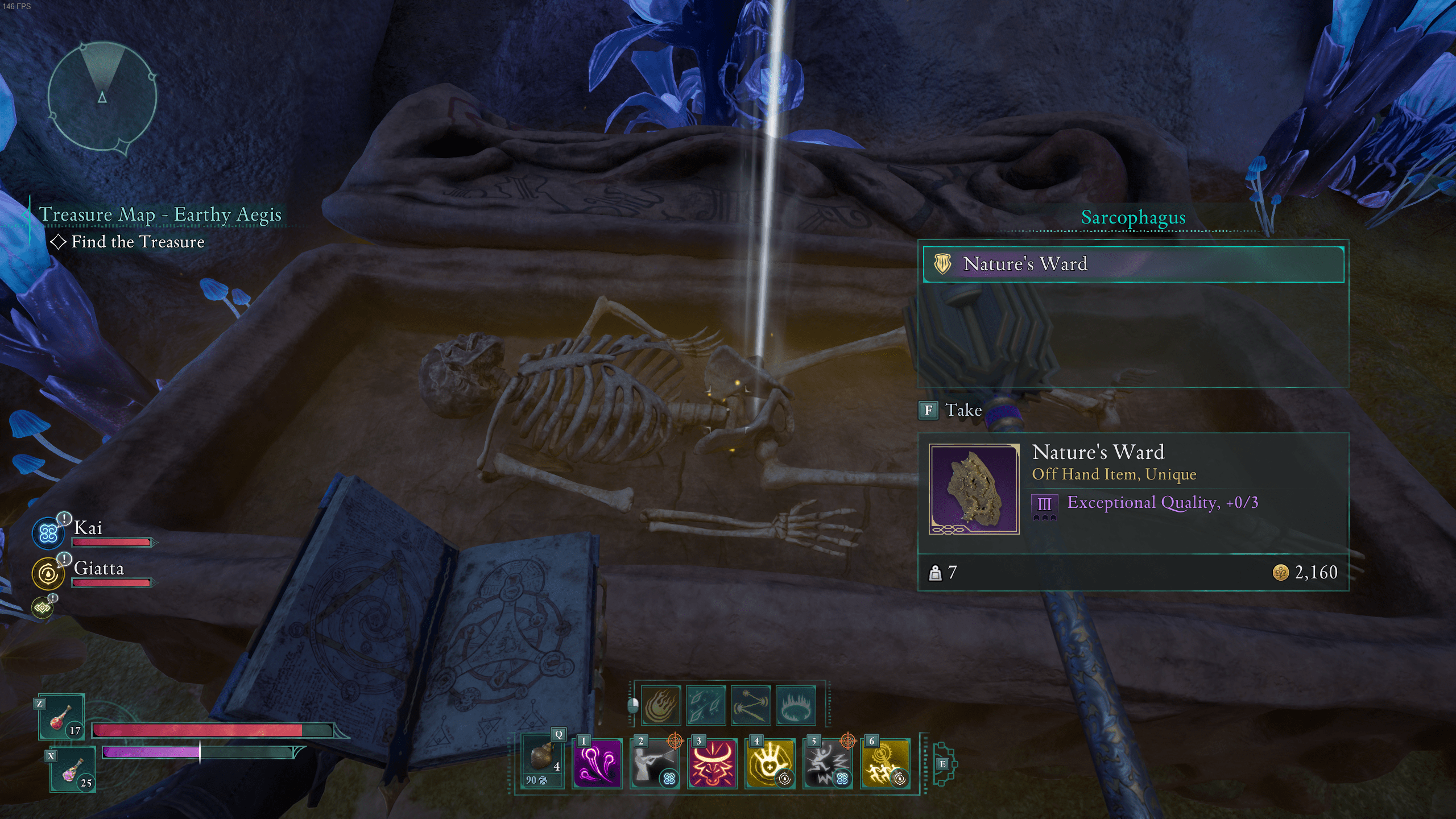Activate the rifle-shot companion ability
Image resolution: width=1456 pixels, height=819 pixels.
(x=655, y=763)
